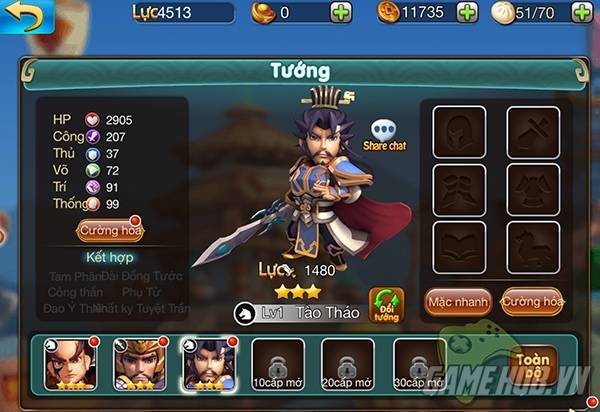Select the Tào Tháo portrait in the roster
600x412 pixels.
[x=208, y=364]
